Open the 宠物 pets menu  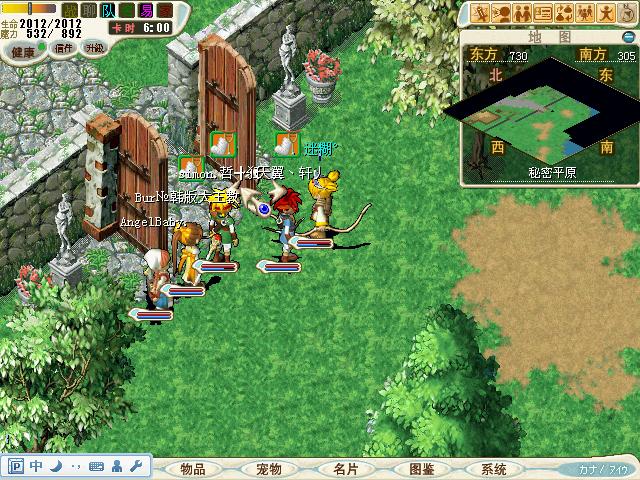click(269, 469)
